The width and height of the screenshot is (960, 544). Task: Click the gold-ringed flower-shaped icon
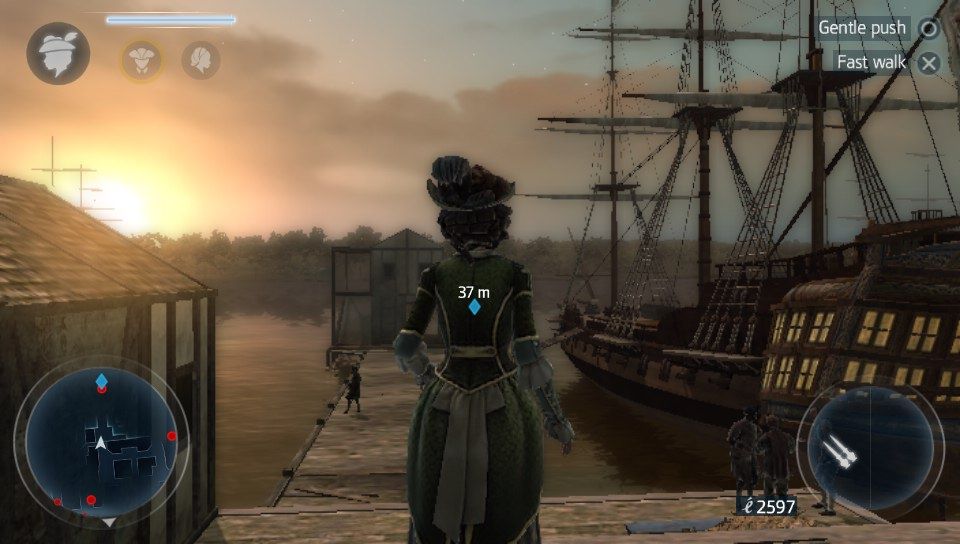point(142,60)
